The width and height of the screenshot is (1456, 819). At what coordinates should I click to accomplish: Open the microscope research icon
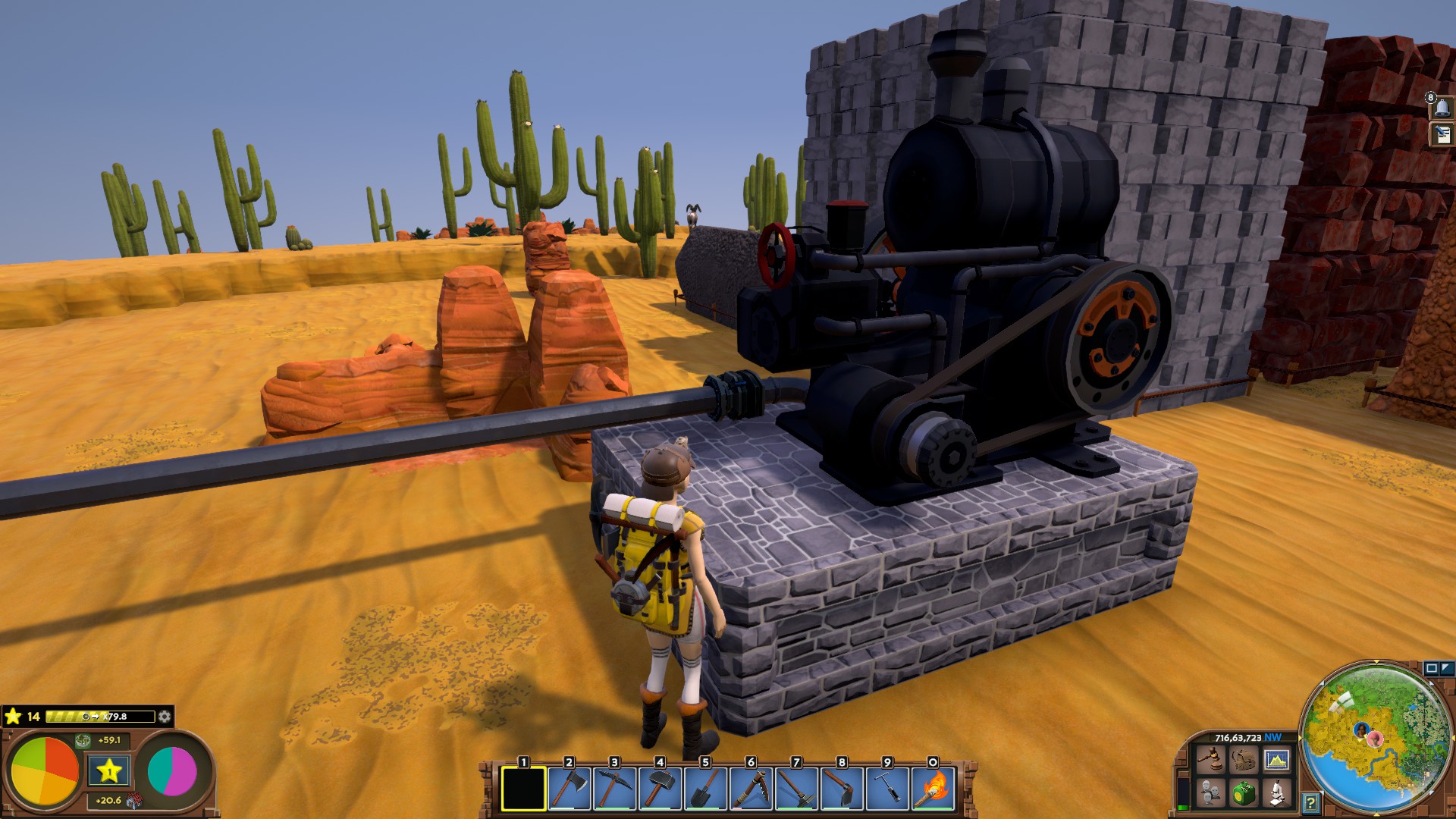(x=1277, y=793)
